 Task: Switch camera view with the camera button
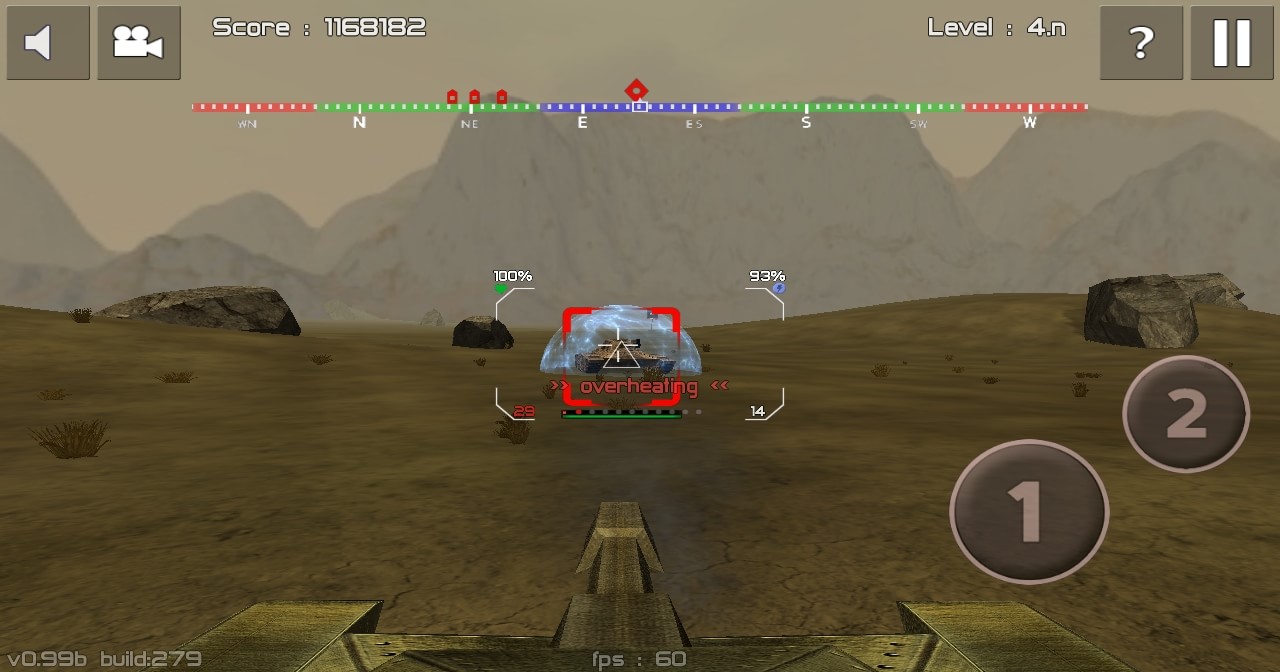click(138, 43)
